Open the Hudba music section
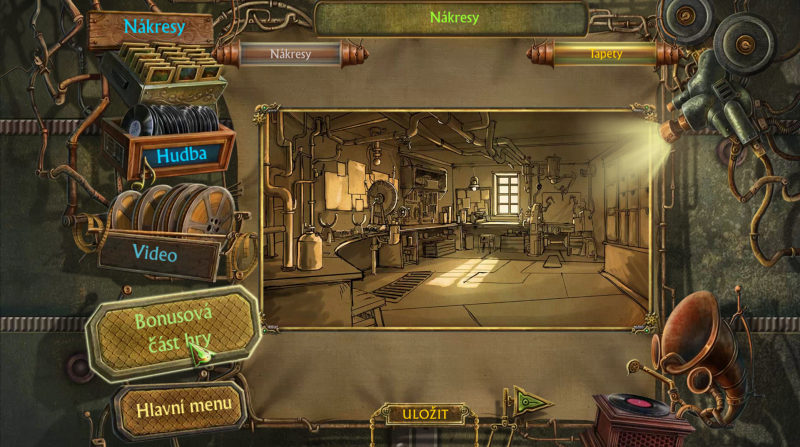Image resolution: width=800 pixels, height=447 pixels. coord(180,156)
